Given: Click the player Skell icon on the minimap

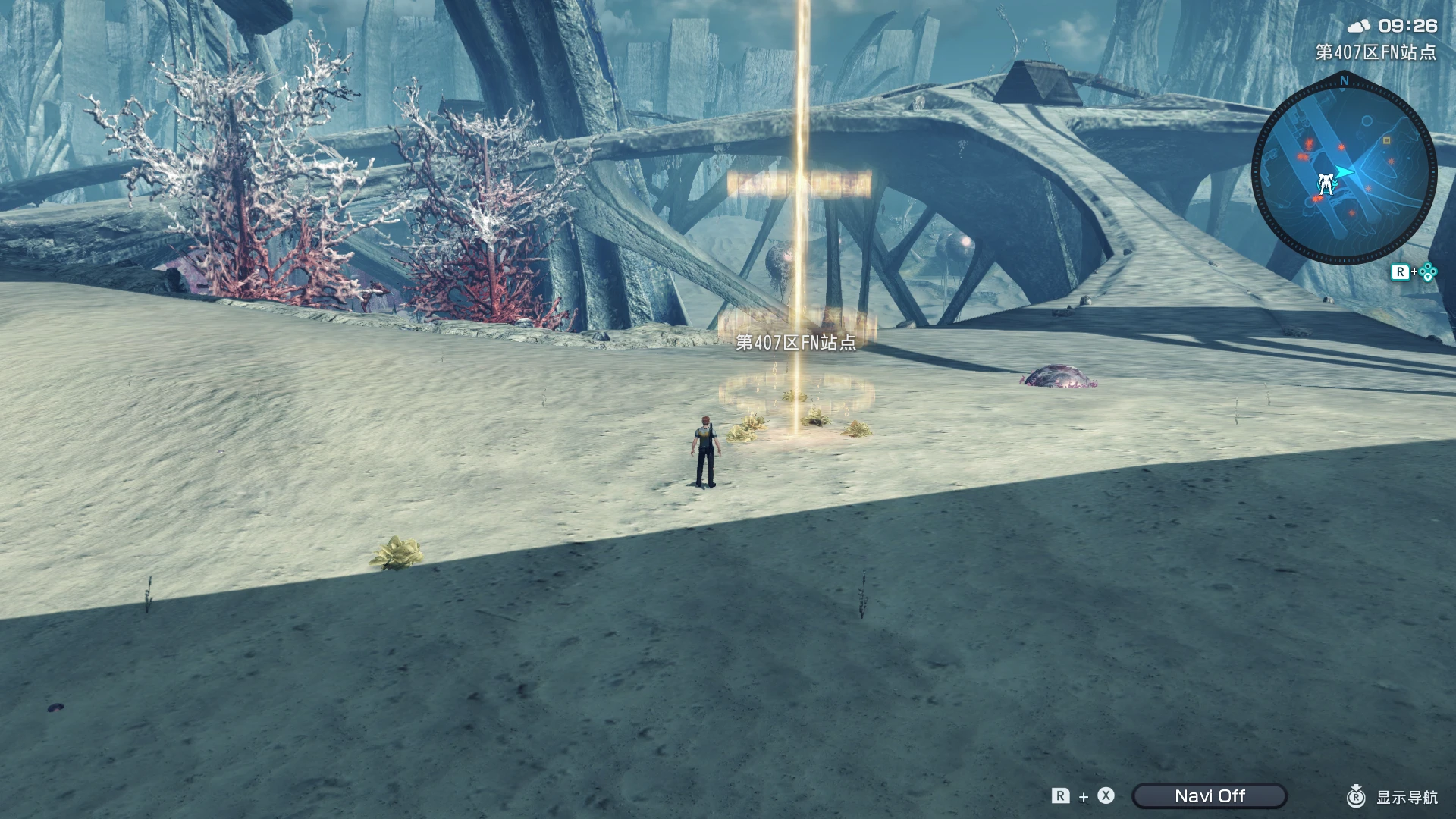Looking at the screenshot, I should click(1326, 184).
